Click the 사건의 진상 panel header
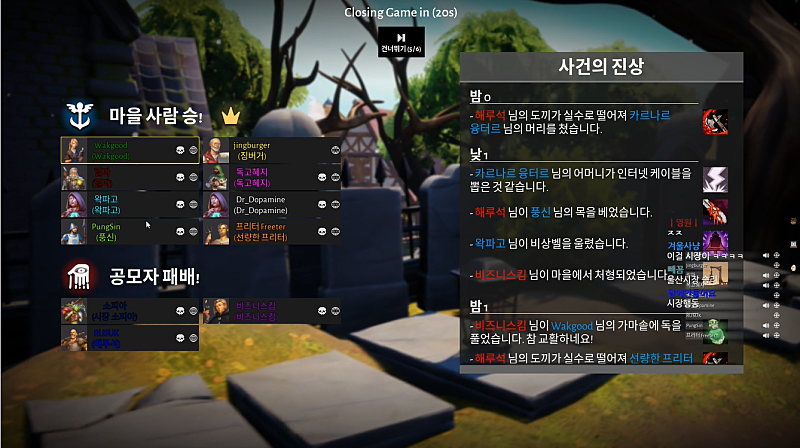Image resolution: width=800 pixels, height=448 pixels. click(601, 67)
